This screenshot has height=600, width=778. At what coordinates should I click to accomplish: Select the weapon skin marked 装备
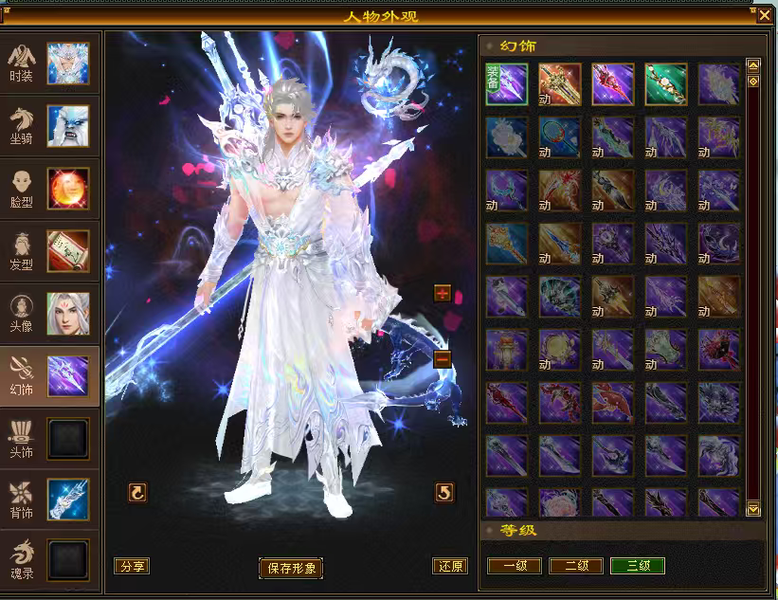tap(507, 85)
